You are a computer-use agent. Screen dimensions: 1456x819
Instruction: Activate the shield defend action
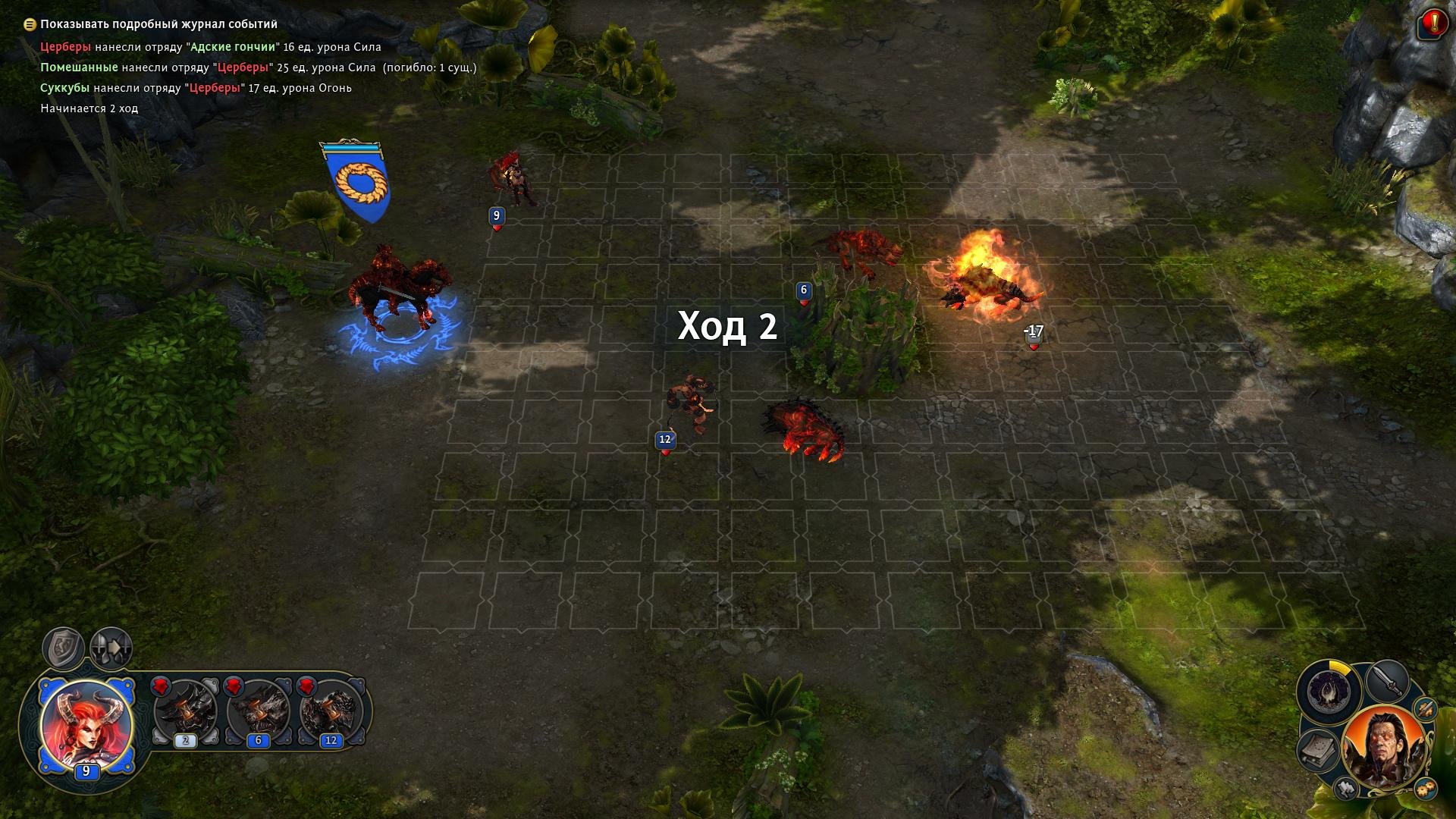click(x=63, y=648)
